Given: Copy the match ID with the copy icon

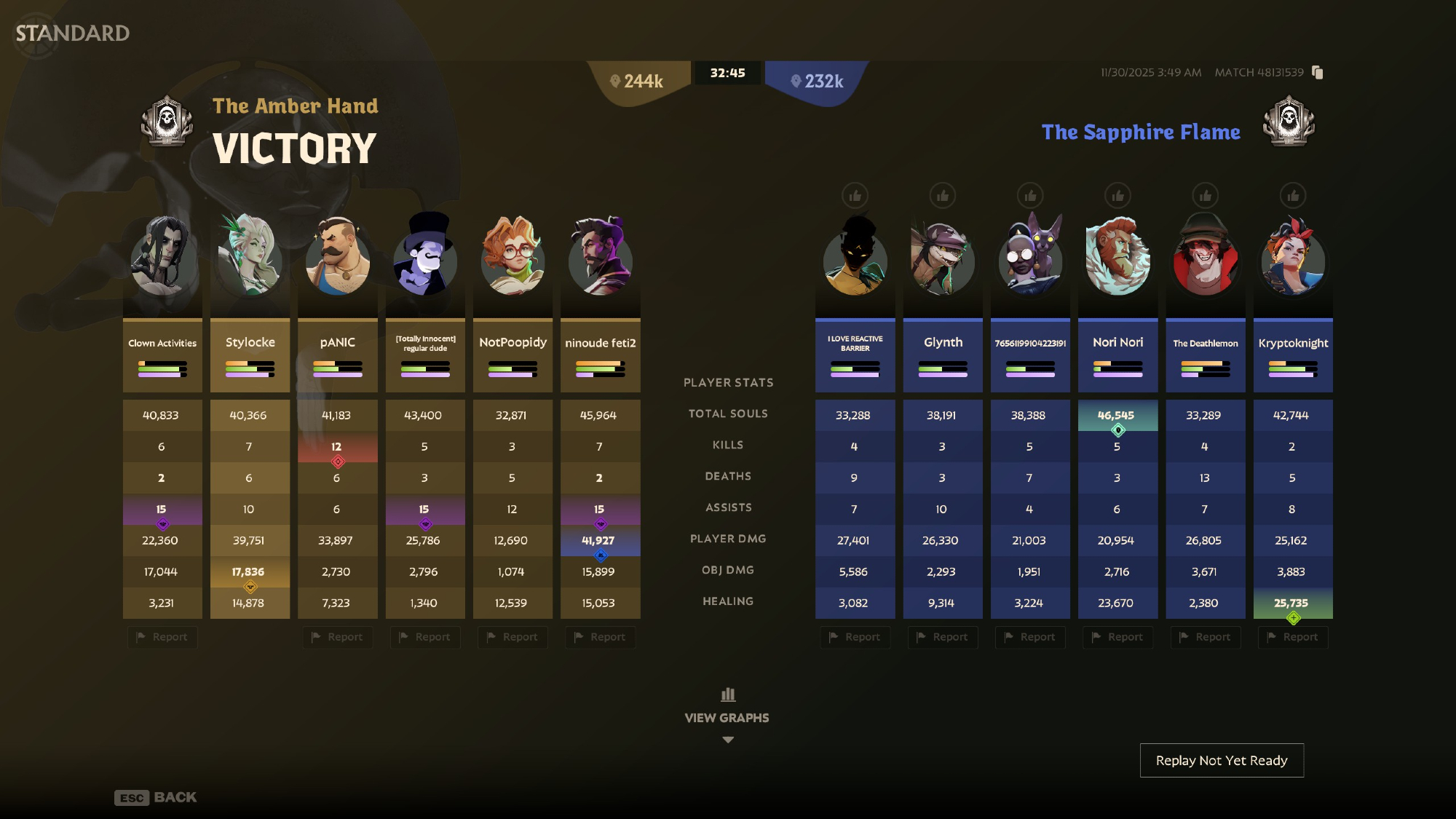Looking at the screenshot, I should [1317, 72].
